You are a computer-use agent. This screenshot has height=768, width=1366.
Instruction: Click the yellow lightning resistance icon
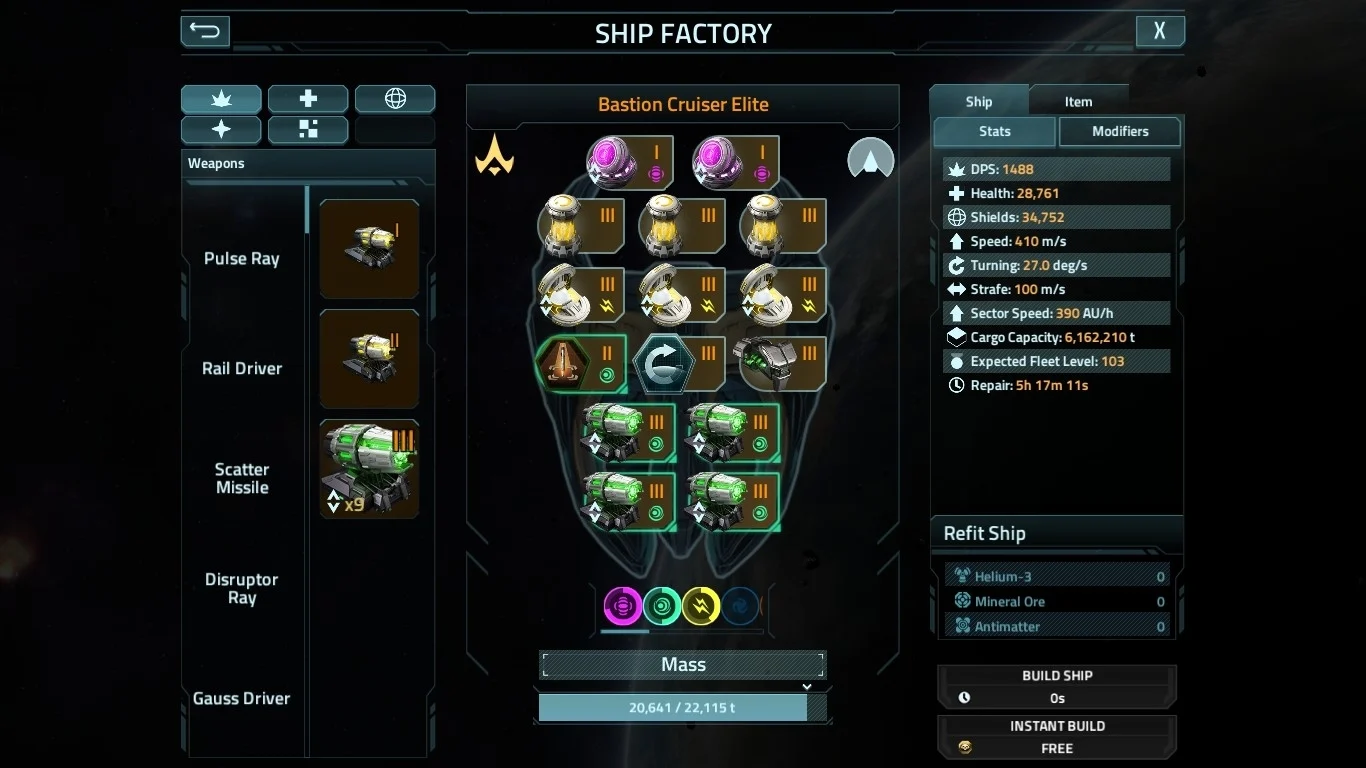(x=701, y=606)
